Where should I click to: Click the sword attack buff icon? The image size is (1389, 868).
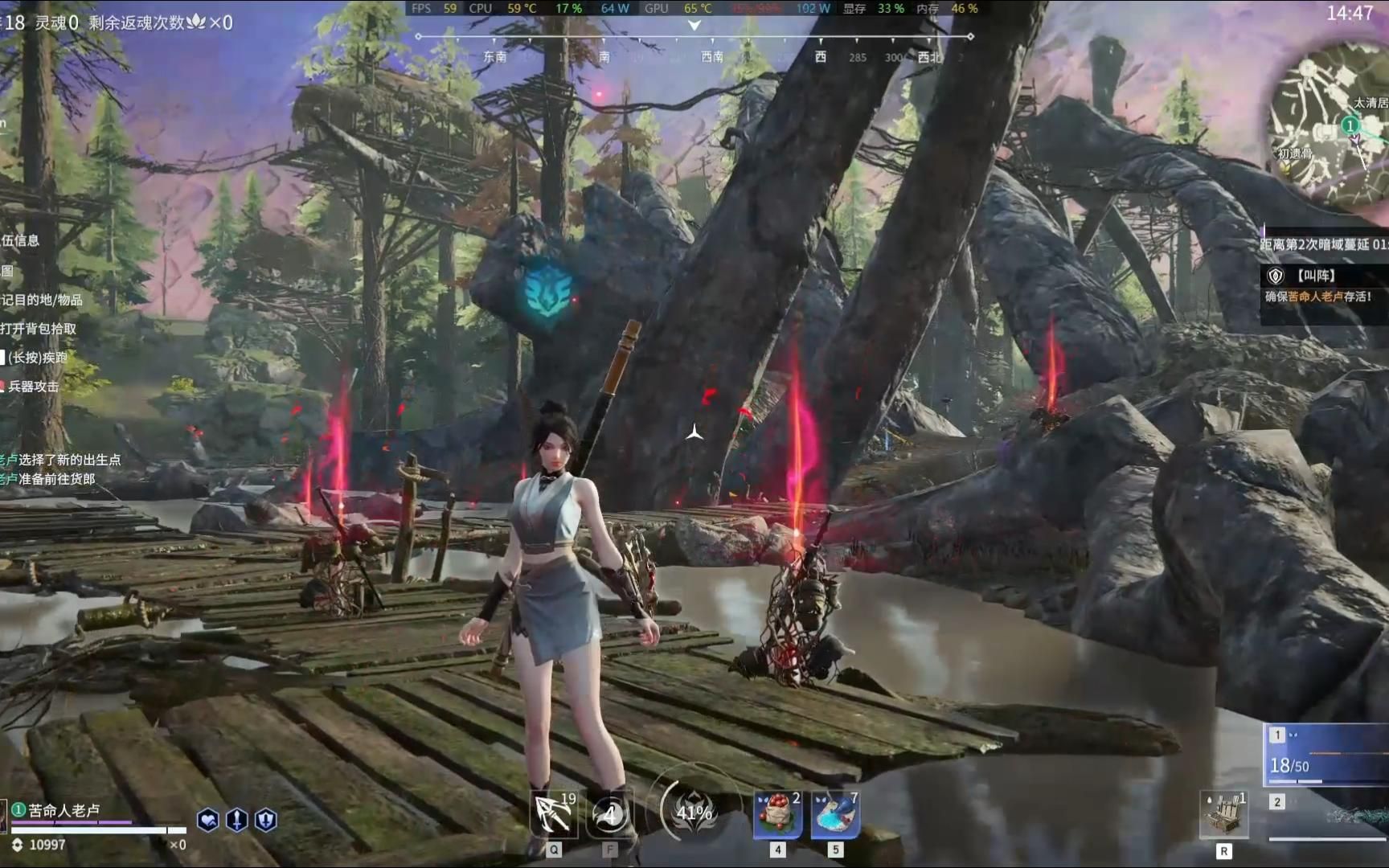click(x=237, y=820)
